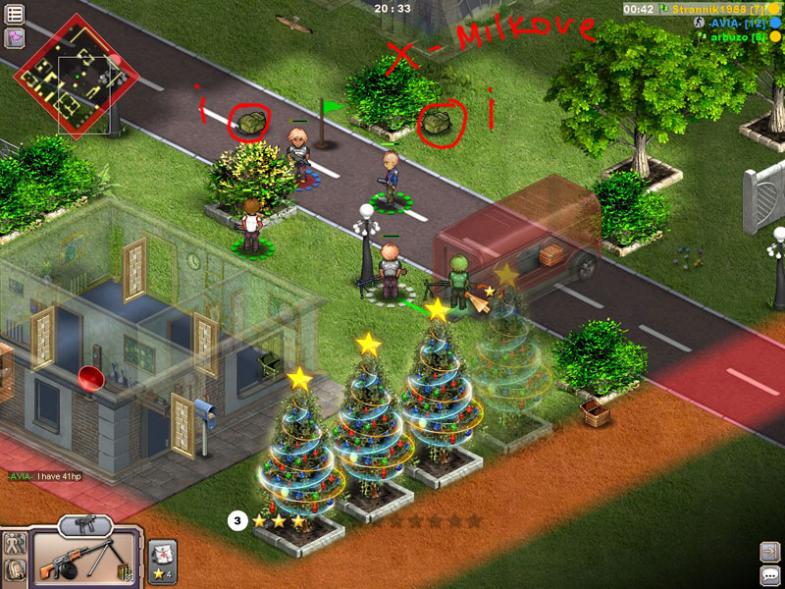Open the list menu button
This screenshot has height=589, width=785.
(x=15, y=14)
